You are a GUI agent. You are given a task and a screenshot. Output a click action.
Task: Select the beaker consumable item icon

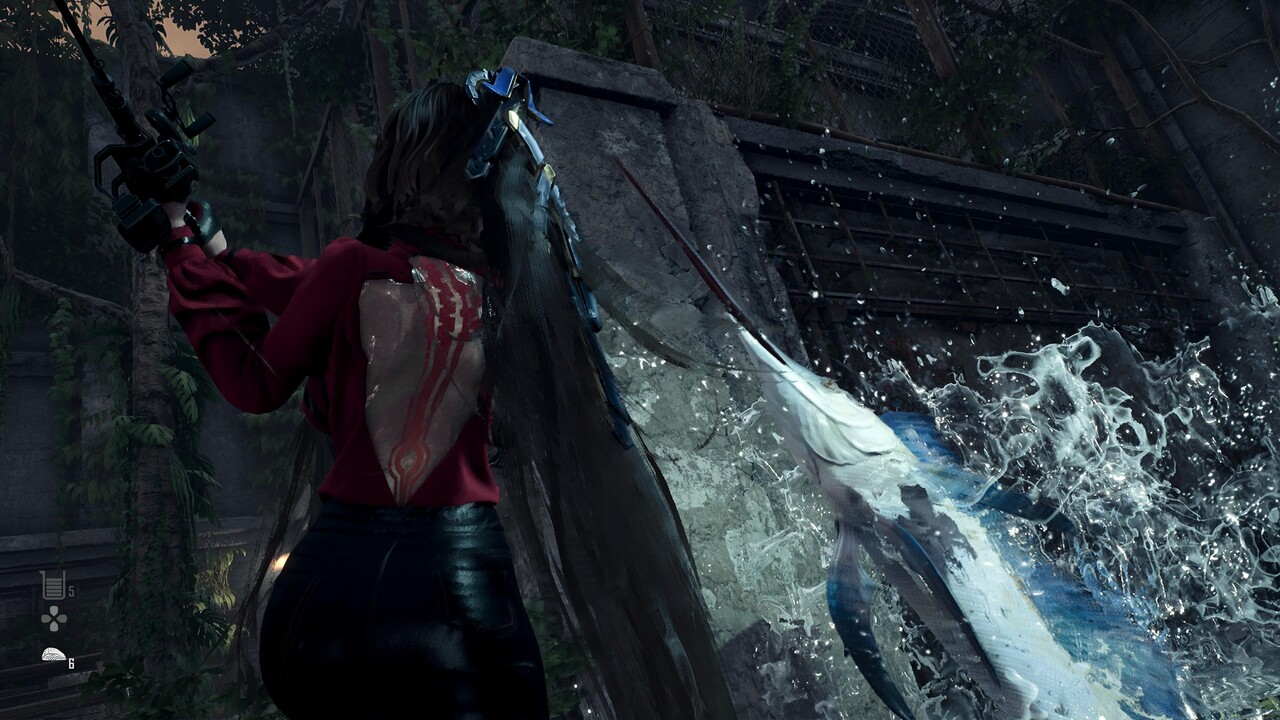point(52,585)
